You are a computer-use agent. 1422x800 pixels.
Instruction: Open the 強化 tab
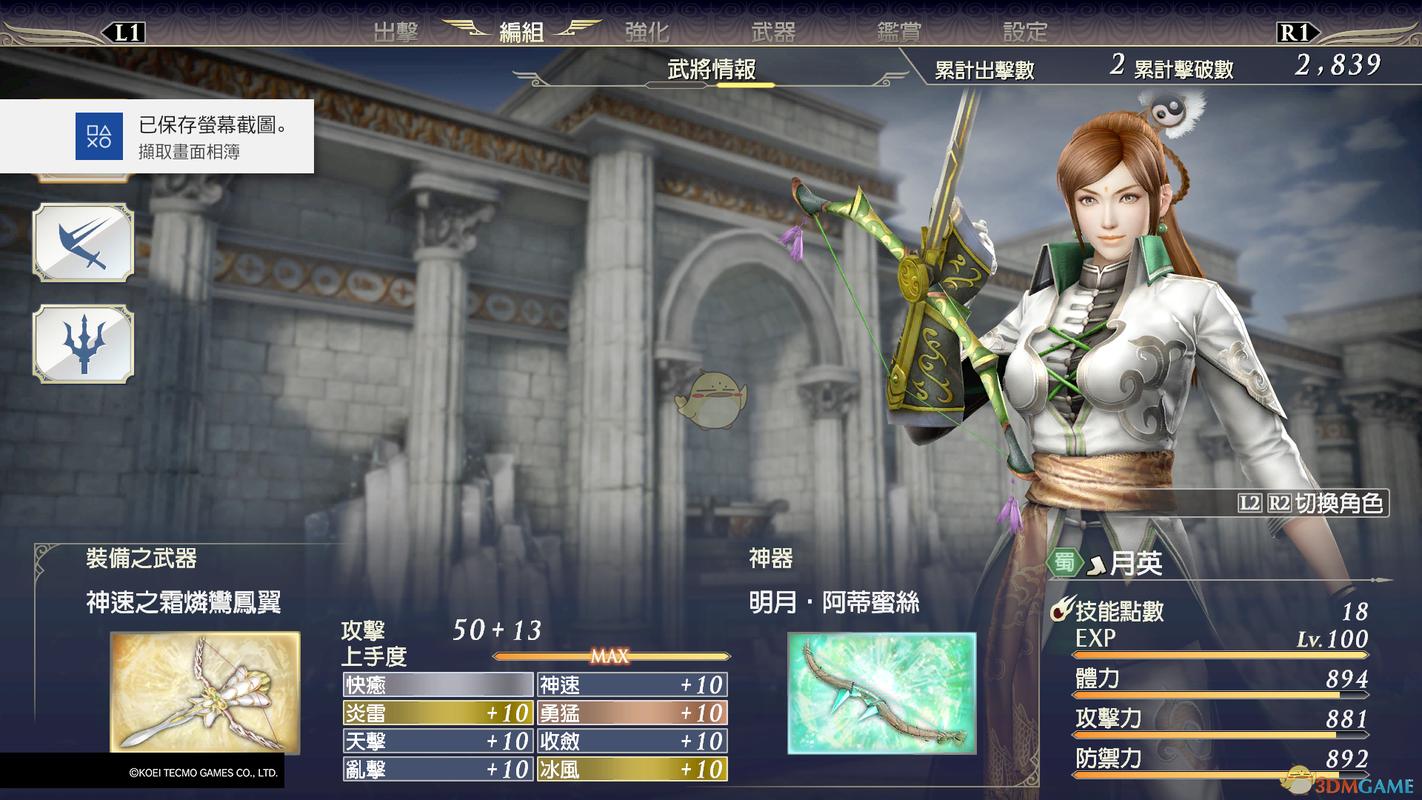646,32
